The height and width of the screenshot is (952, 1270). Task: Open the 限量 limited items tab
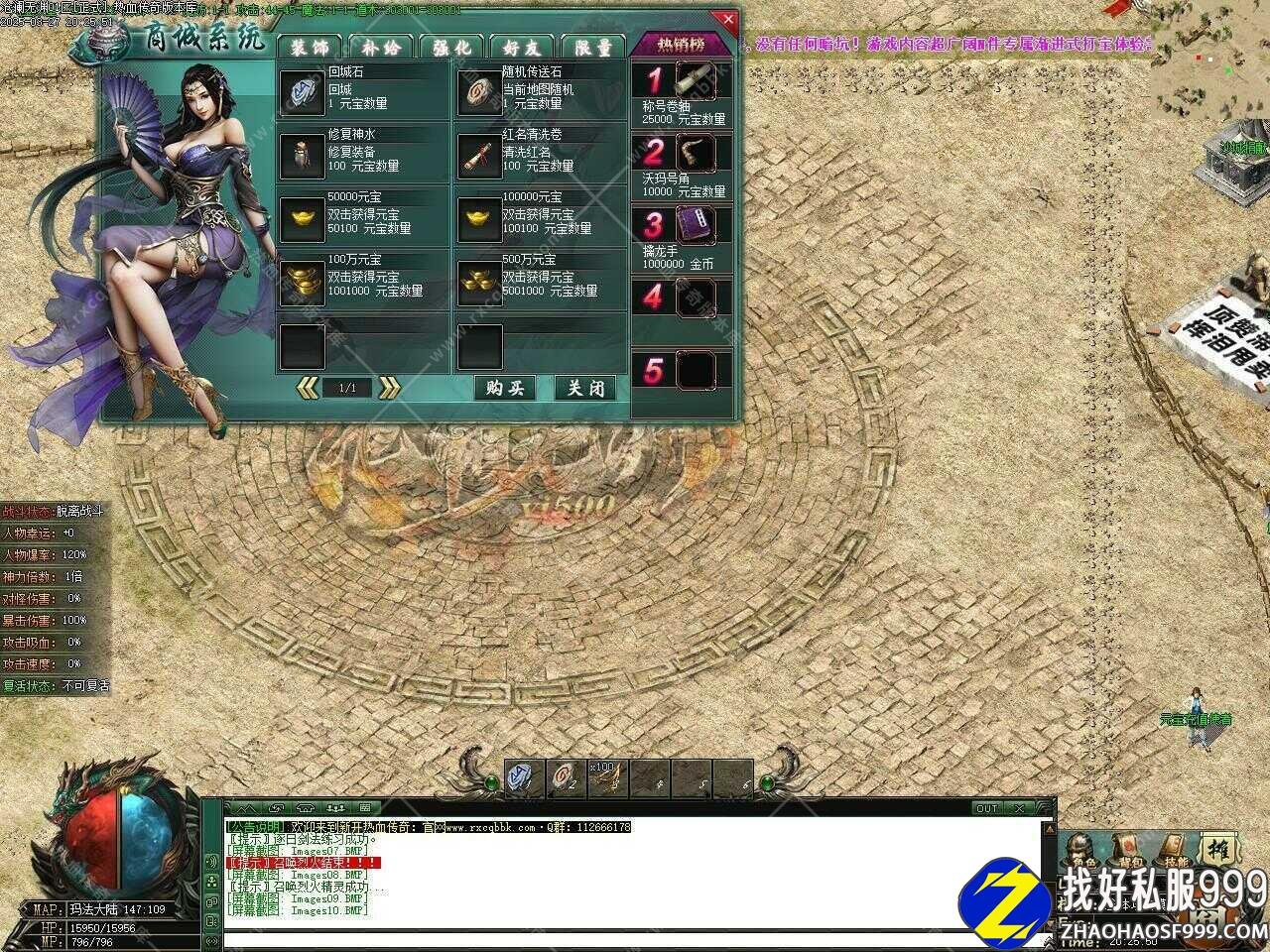click(592, 48)
